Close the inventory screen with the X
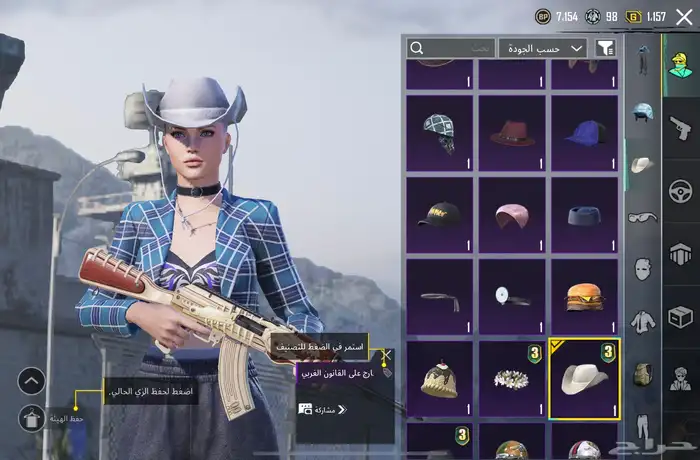This screenshot has height=460, width=700. [x=684, y=16]
